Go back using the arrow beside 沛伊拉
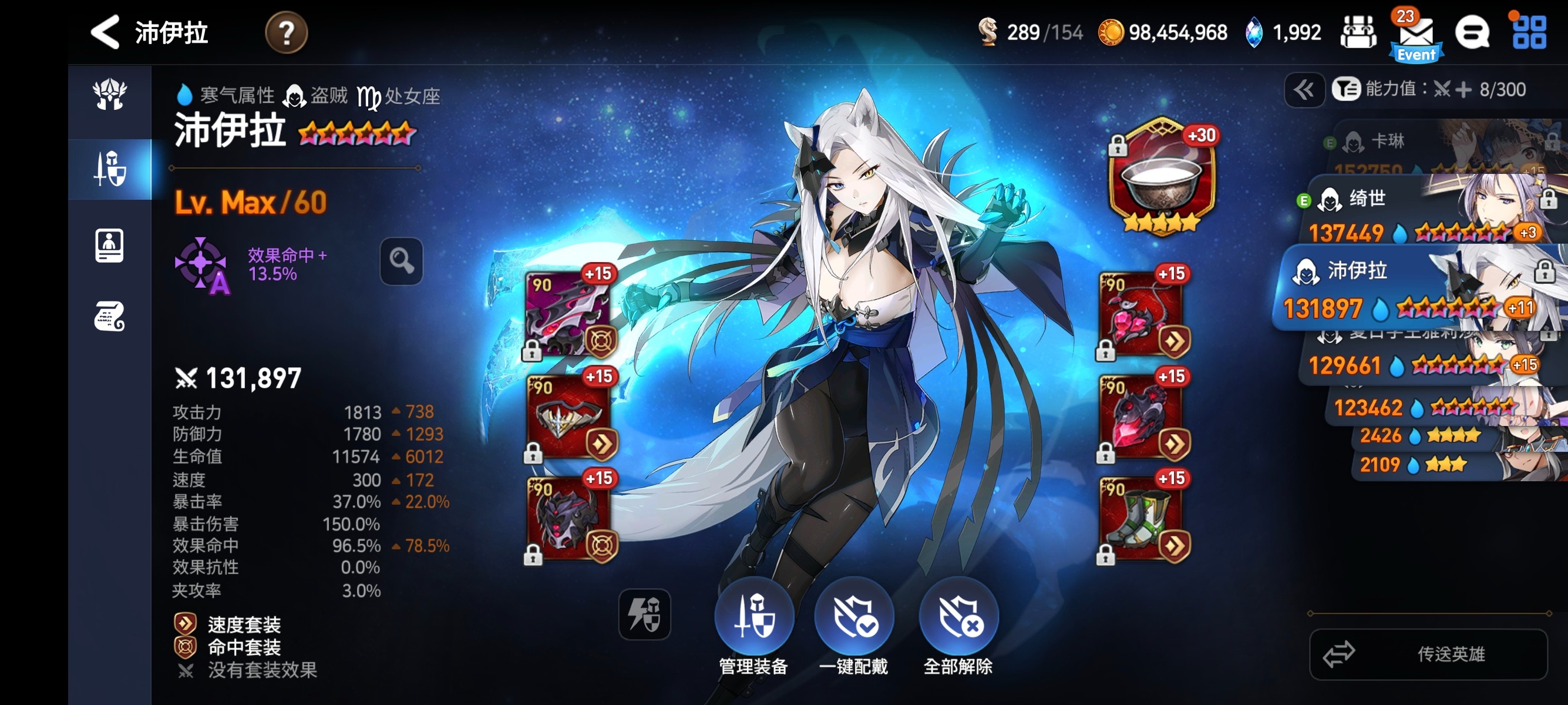Viewport: 1568px width, 705px height. point(105,32)
